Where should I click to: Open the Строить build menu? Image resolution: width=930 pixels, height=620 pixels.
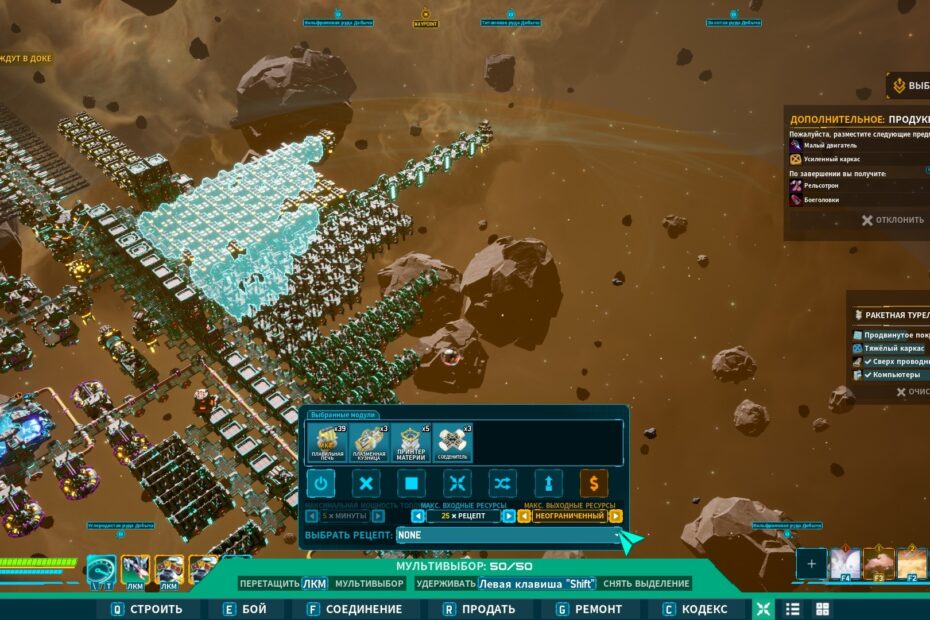(145, 609)
